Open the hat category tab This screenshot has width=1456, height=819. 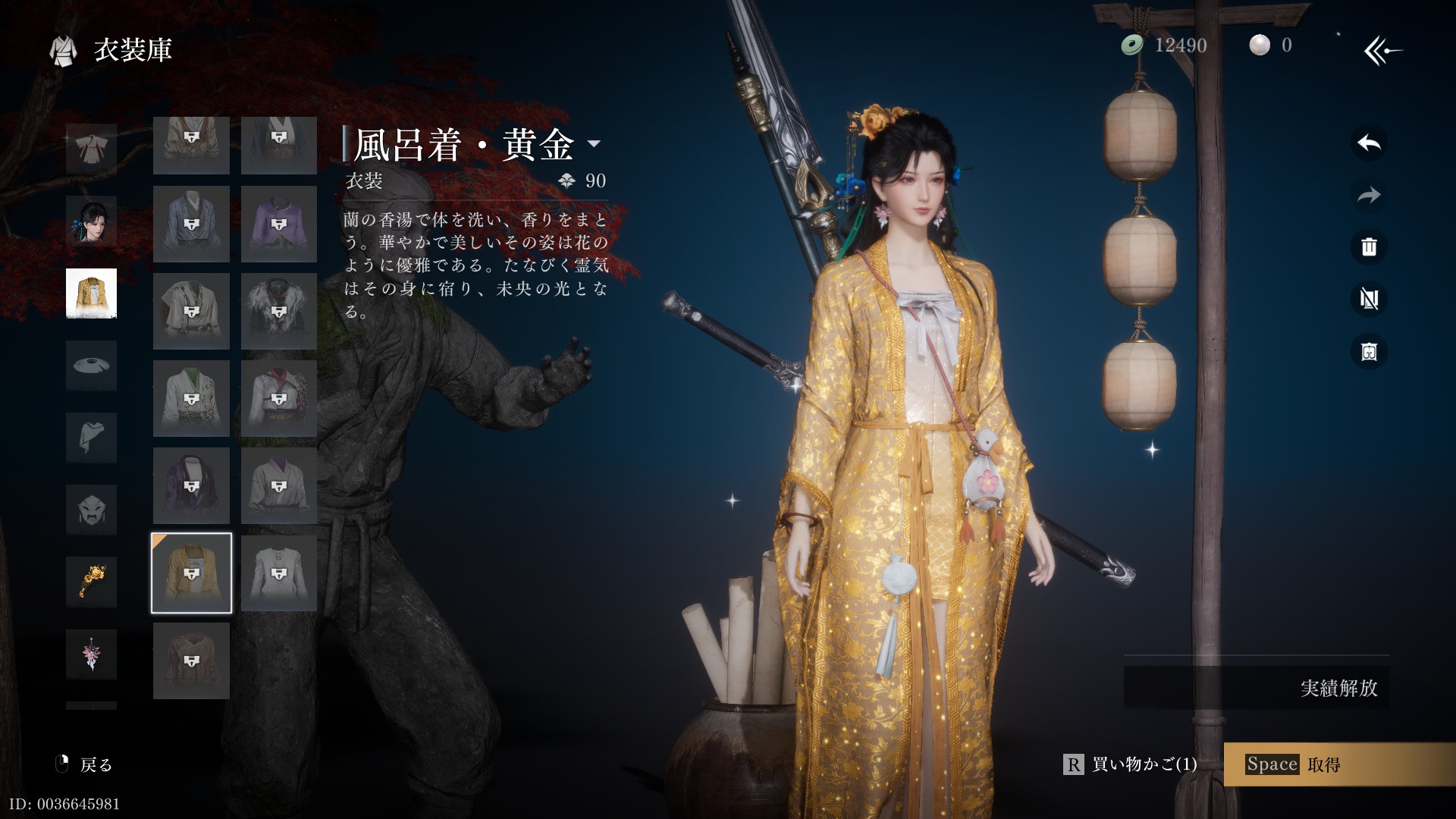point(91,366)
